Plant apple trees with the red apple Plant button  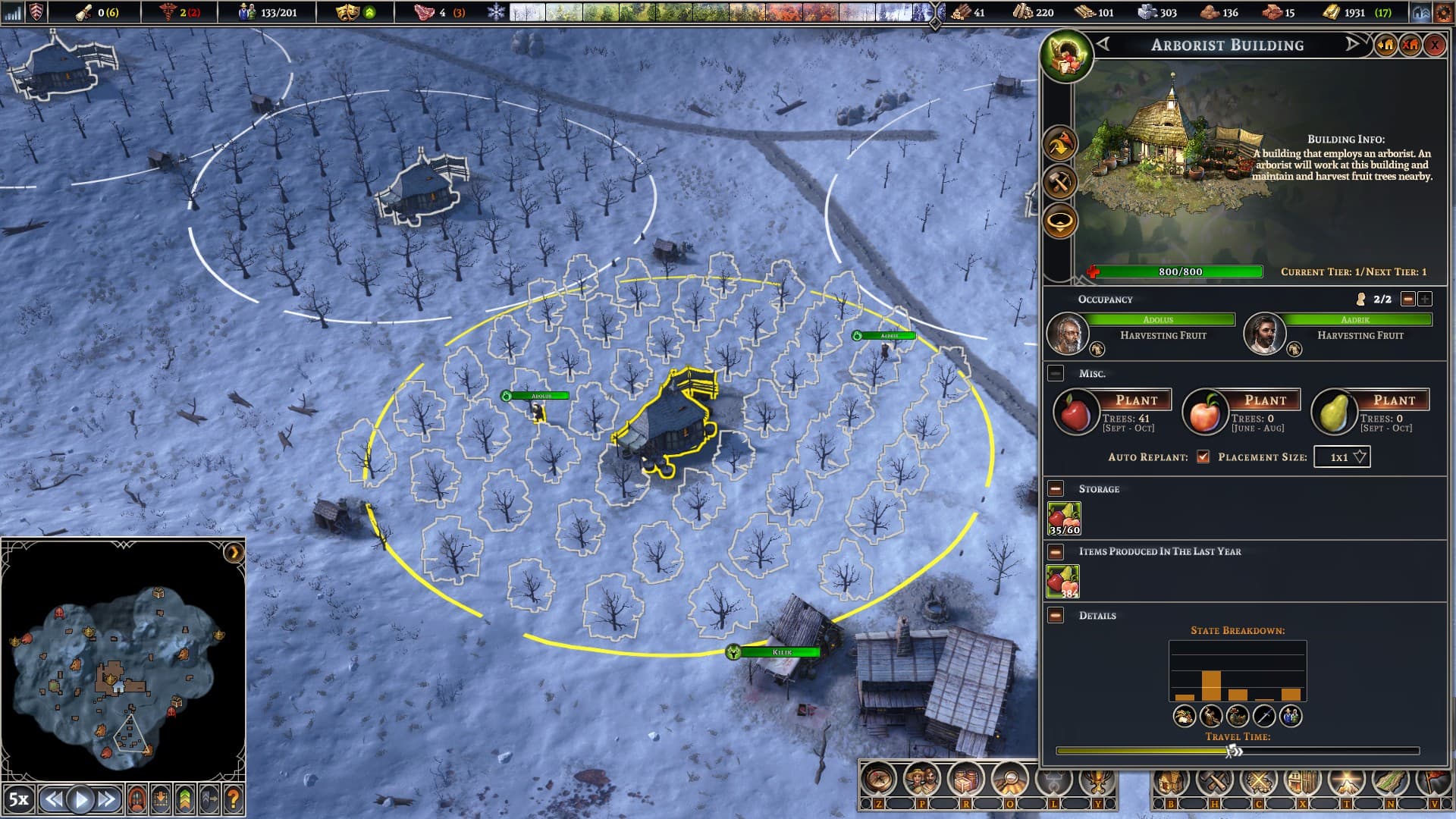coord(1136,400)
